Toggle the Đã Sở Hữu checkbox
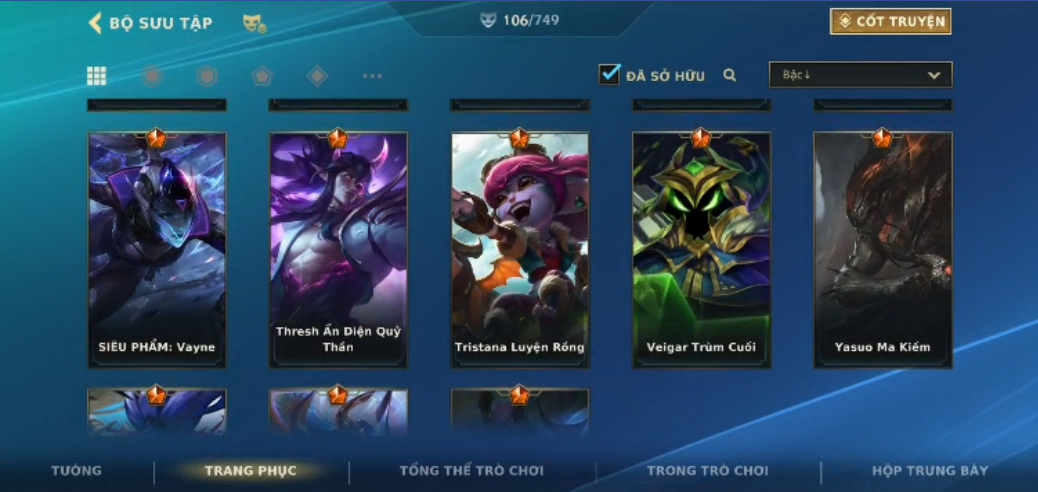Image resolution: width=1038 pixels, height=492 pixels. click(x=609, y=74)
